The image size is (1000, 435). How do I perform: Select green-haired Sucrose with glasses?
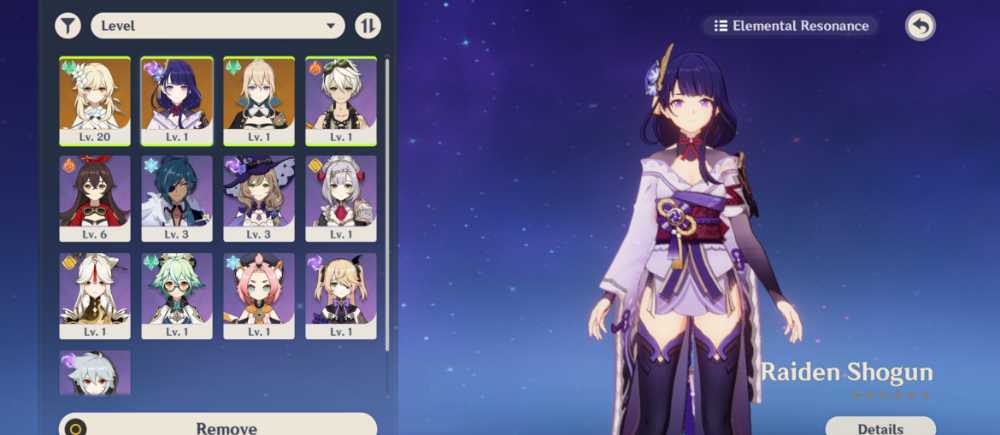pyautogui.click(x=177, y=295)
